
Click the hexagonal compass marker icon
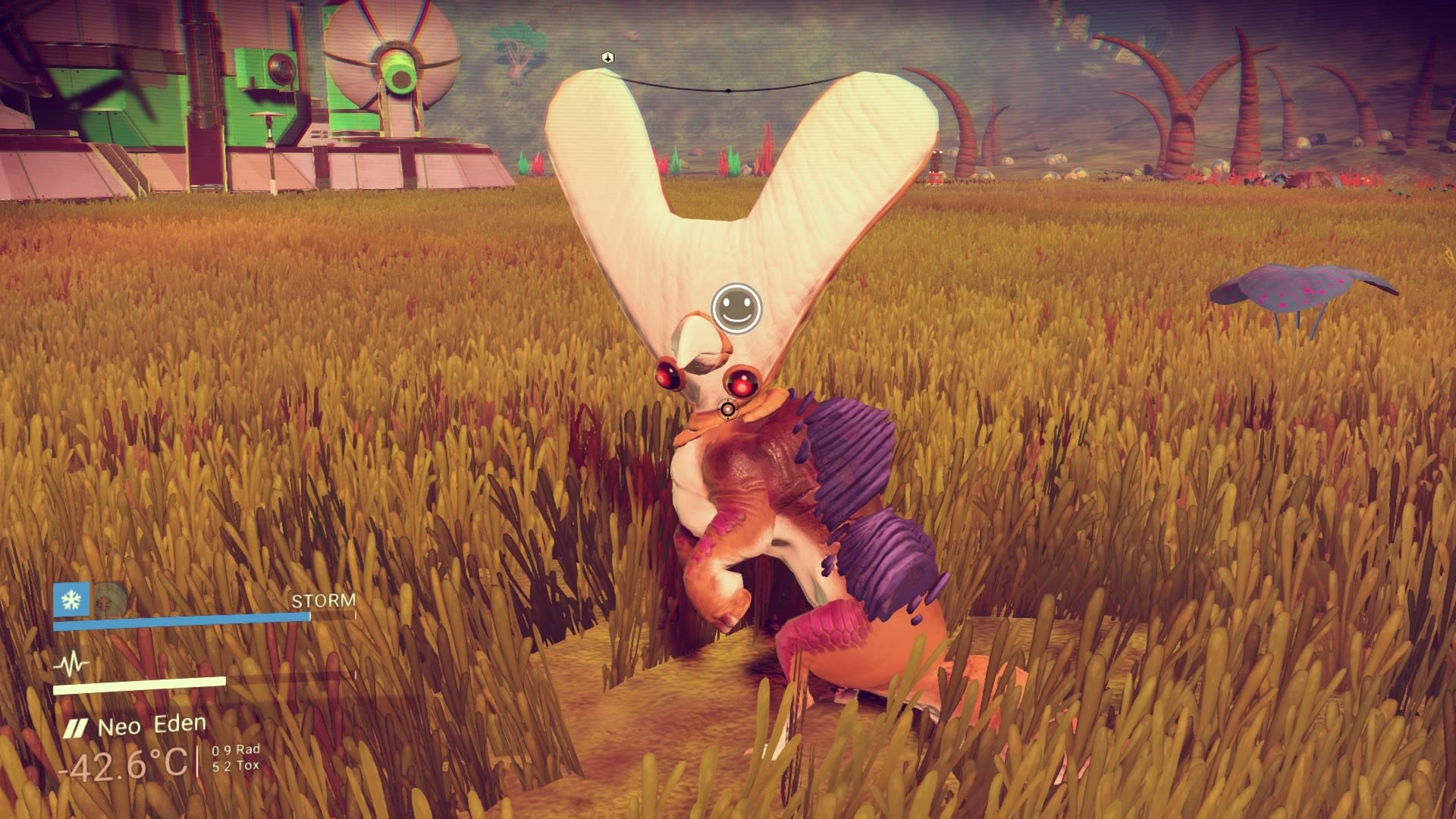(607, 58)
